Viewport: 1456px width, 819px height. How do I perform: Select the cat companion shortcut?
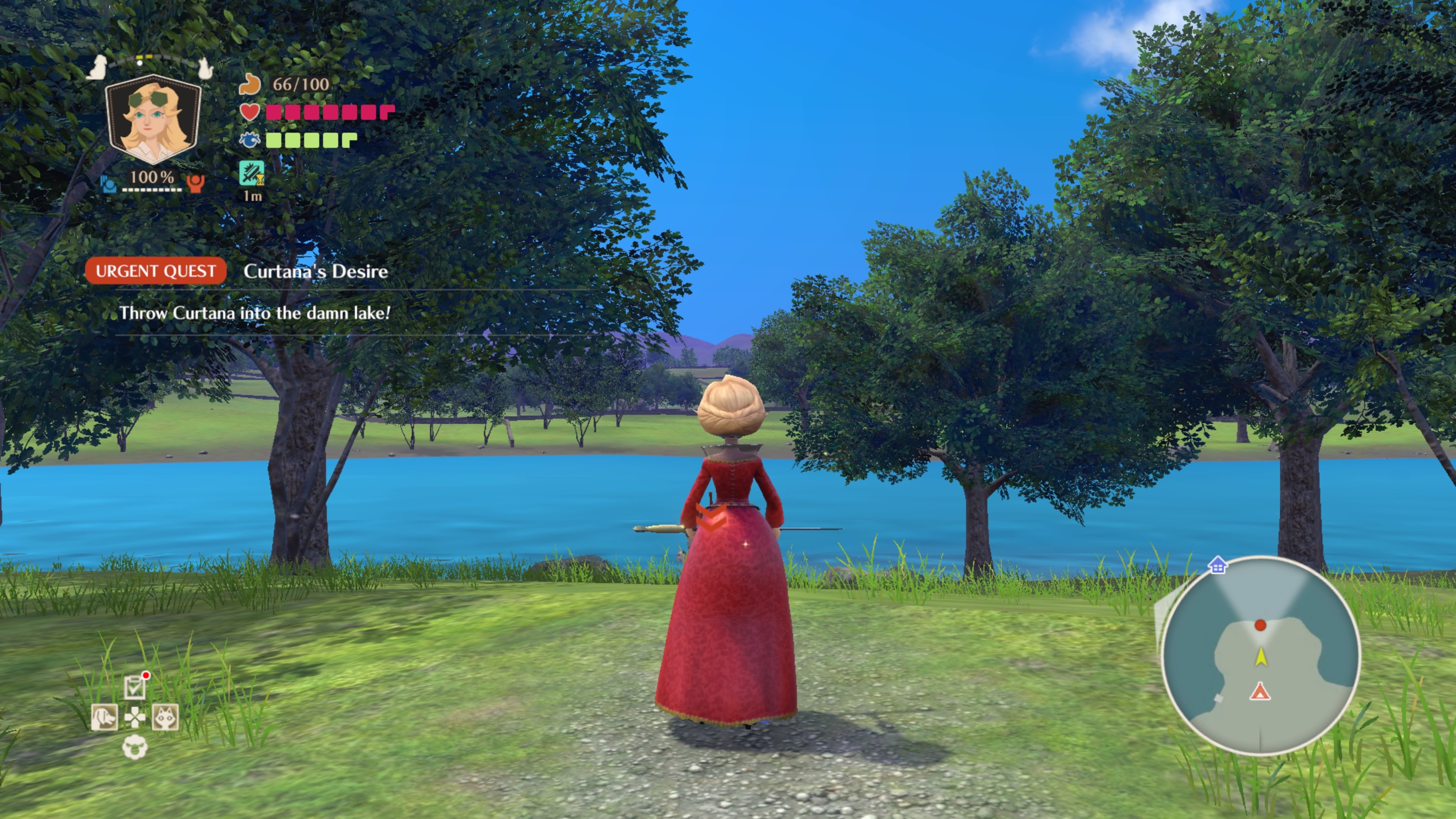pos(165,718)
